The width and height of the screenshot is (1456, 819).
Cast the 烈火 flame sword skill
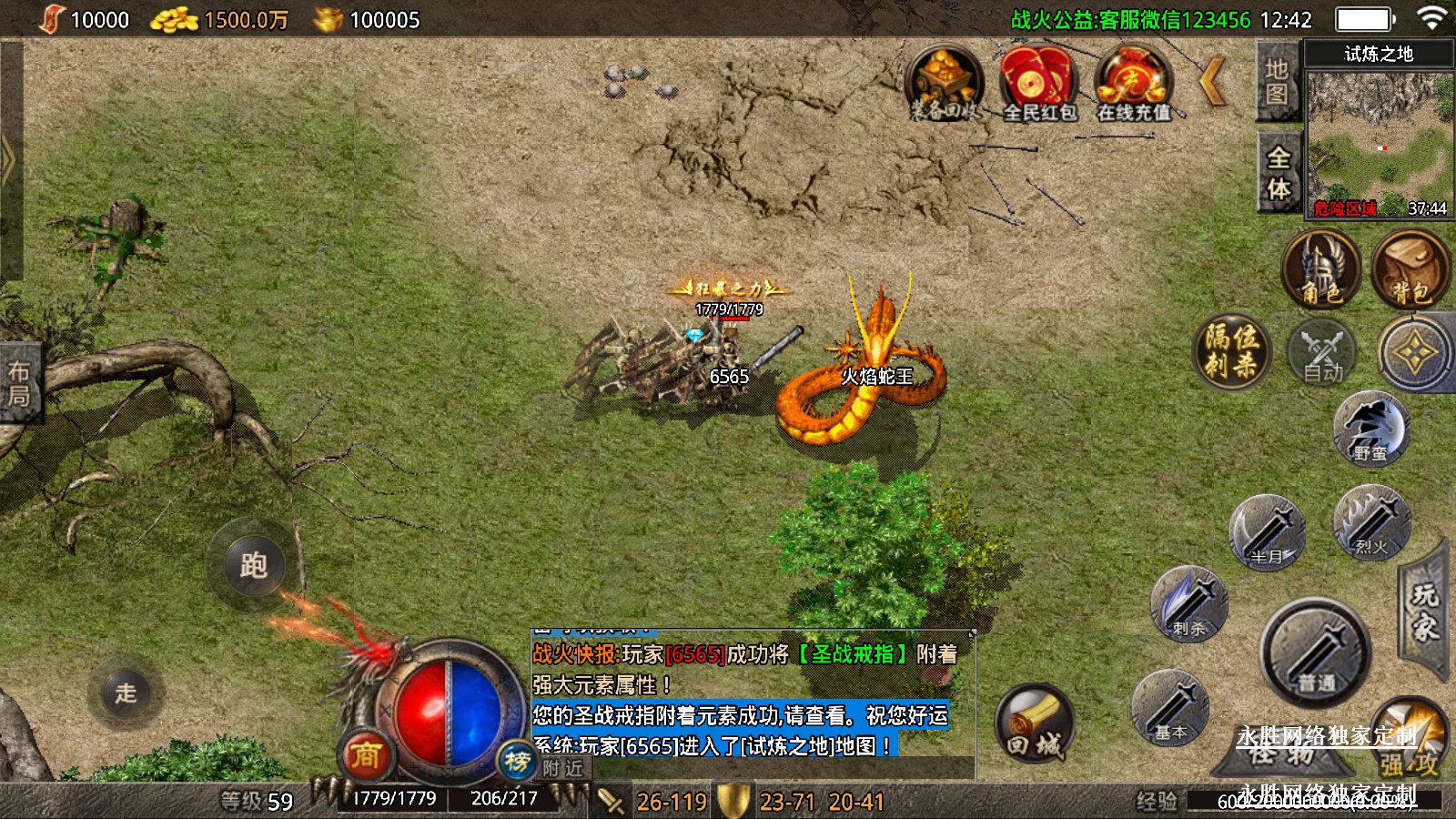coord(1371,521)
